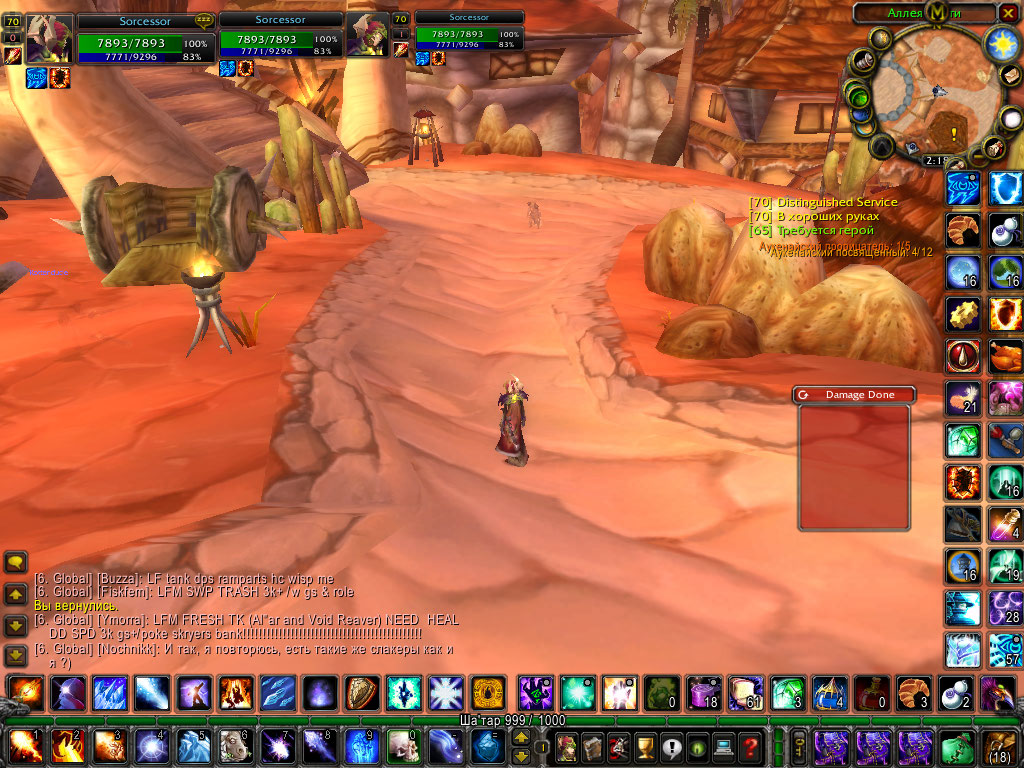Open help via the red question mark

748,746
